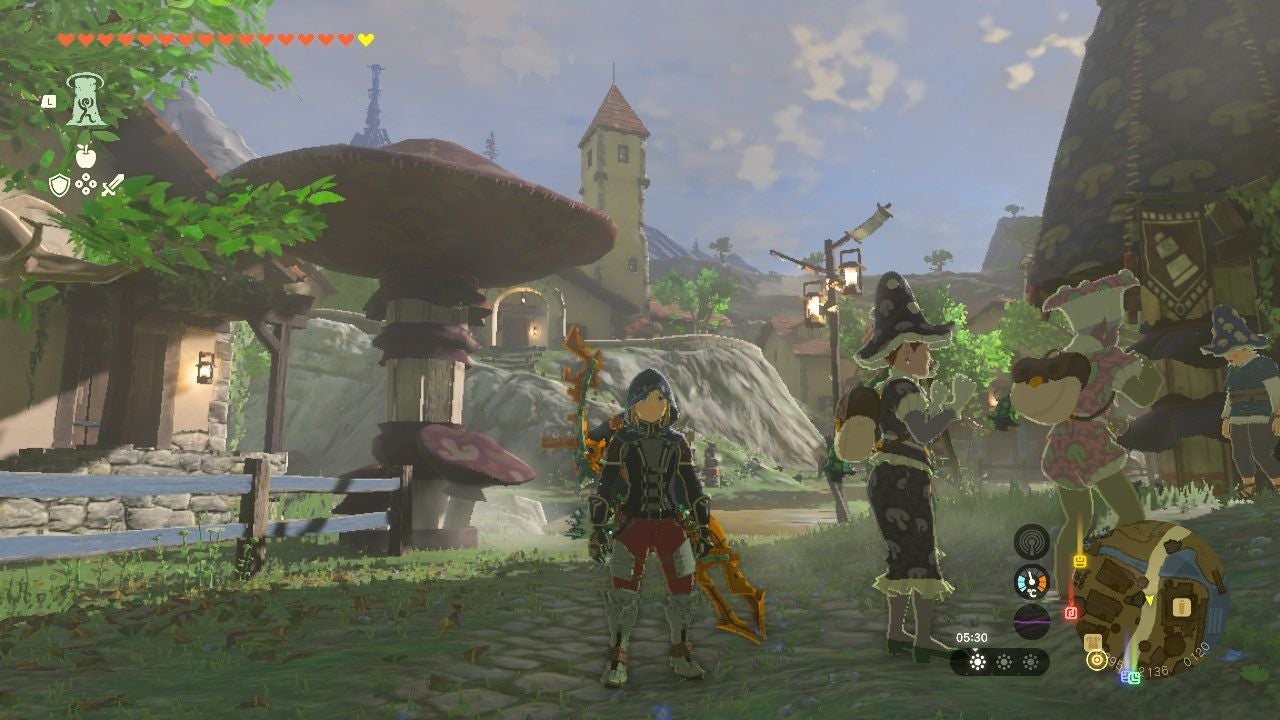
Task: Click the player arrow on the minimap
Action: (x=1149, y=600)
